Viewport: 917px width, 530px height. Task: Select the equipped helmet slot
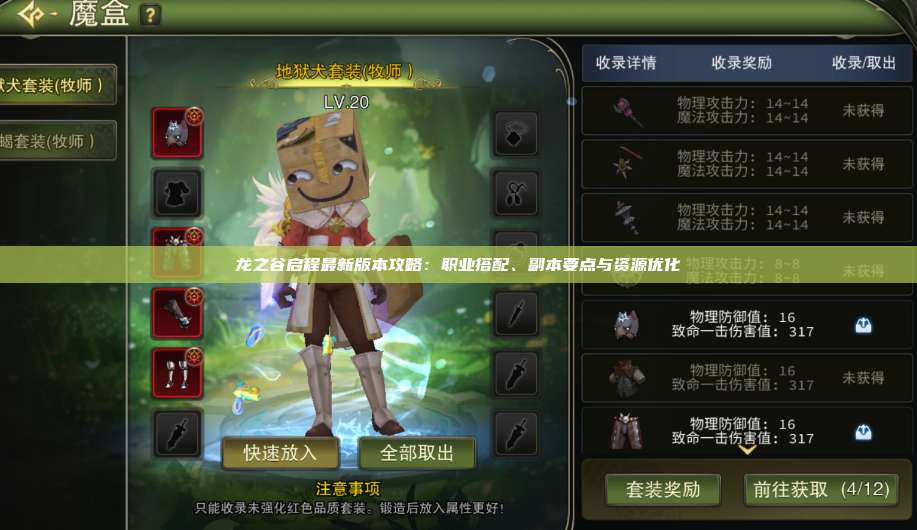tap(177, 132)
